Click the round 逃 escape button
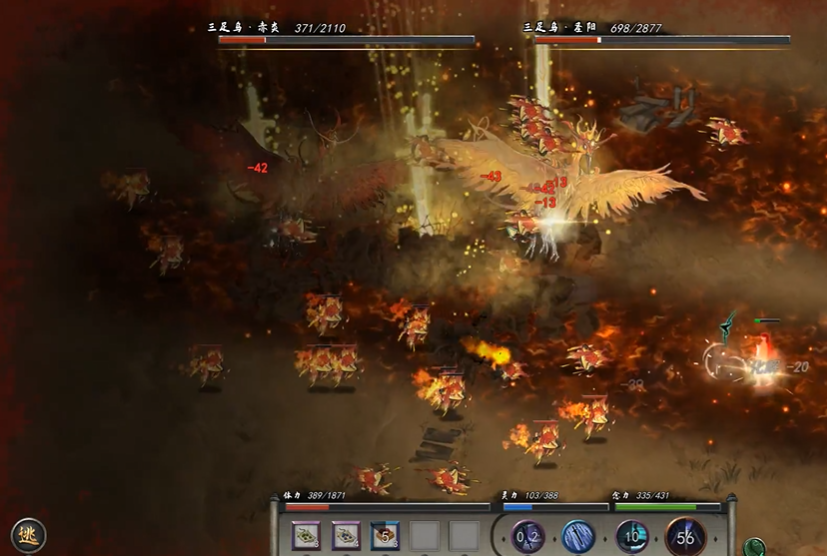This screenshot has height=556, width=827. click(28, 535)
